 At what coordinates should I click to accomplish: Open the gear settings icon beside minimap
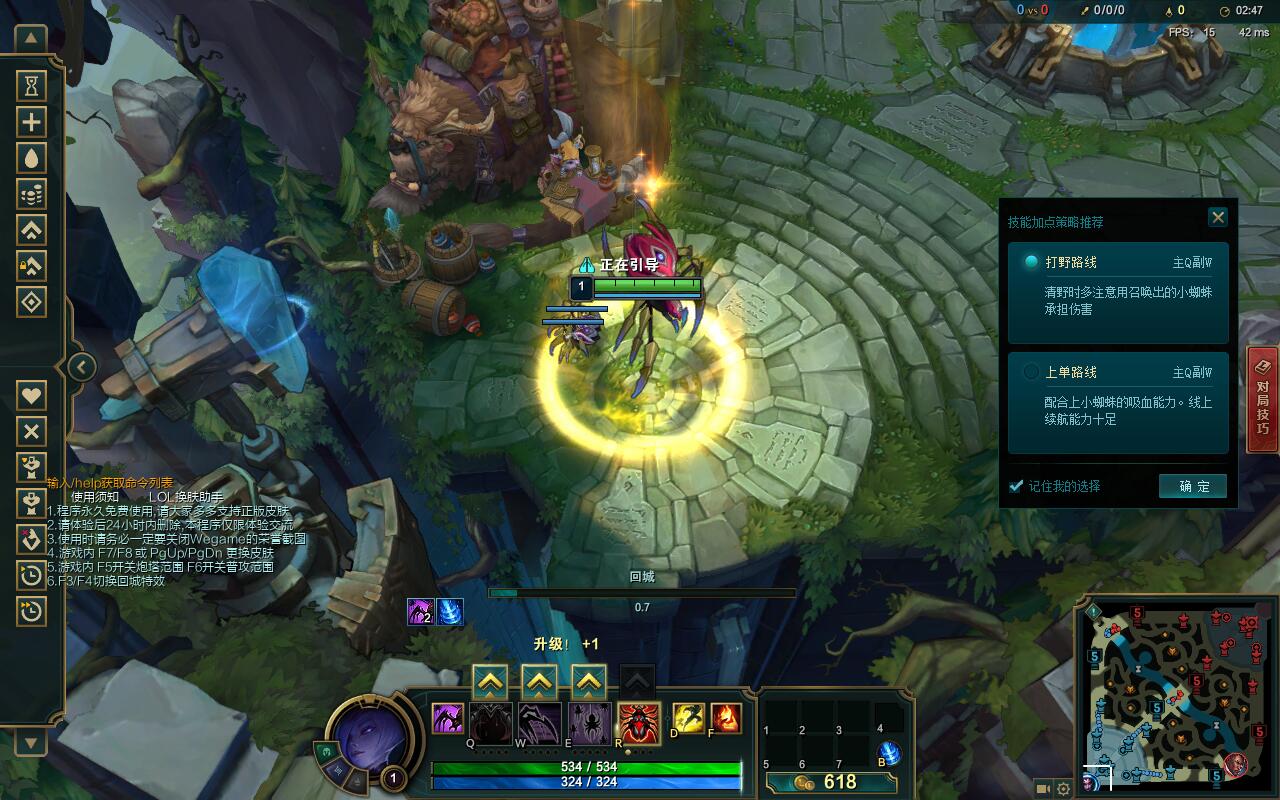click(1063, 789)
